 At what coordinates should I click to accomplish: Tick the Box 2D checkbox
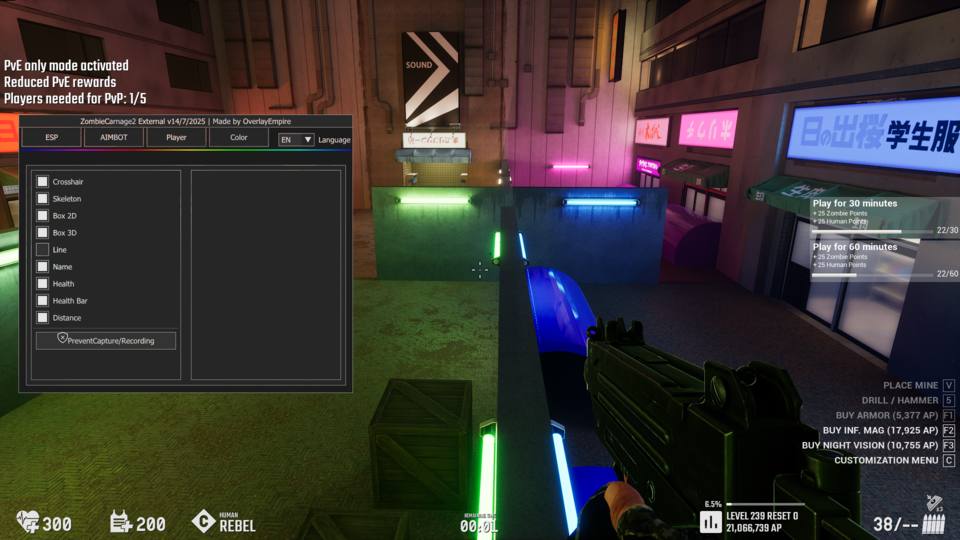point(43,216)
